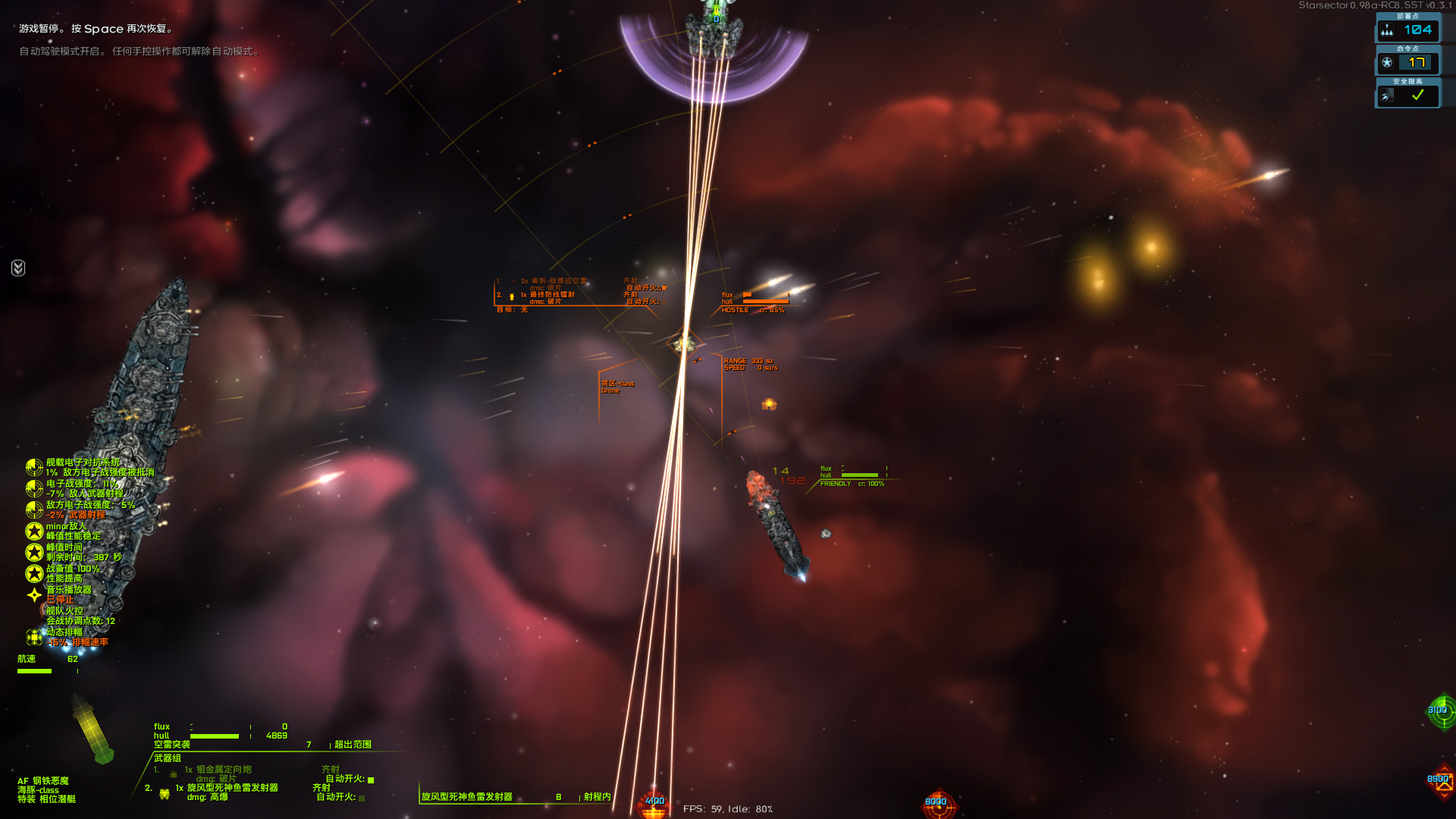Open the deployment points panel showing 104
The width and height of the screenshot is (1456, 819).
click(1407, 30)
